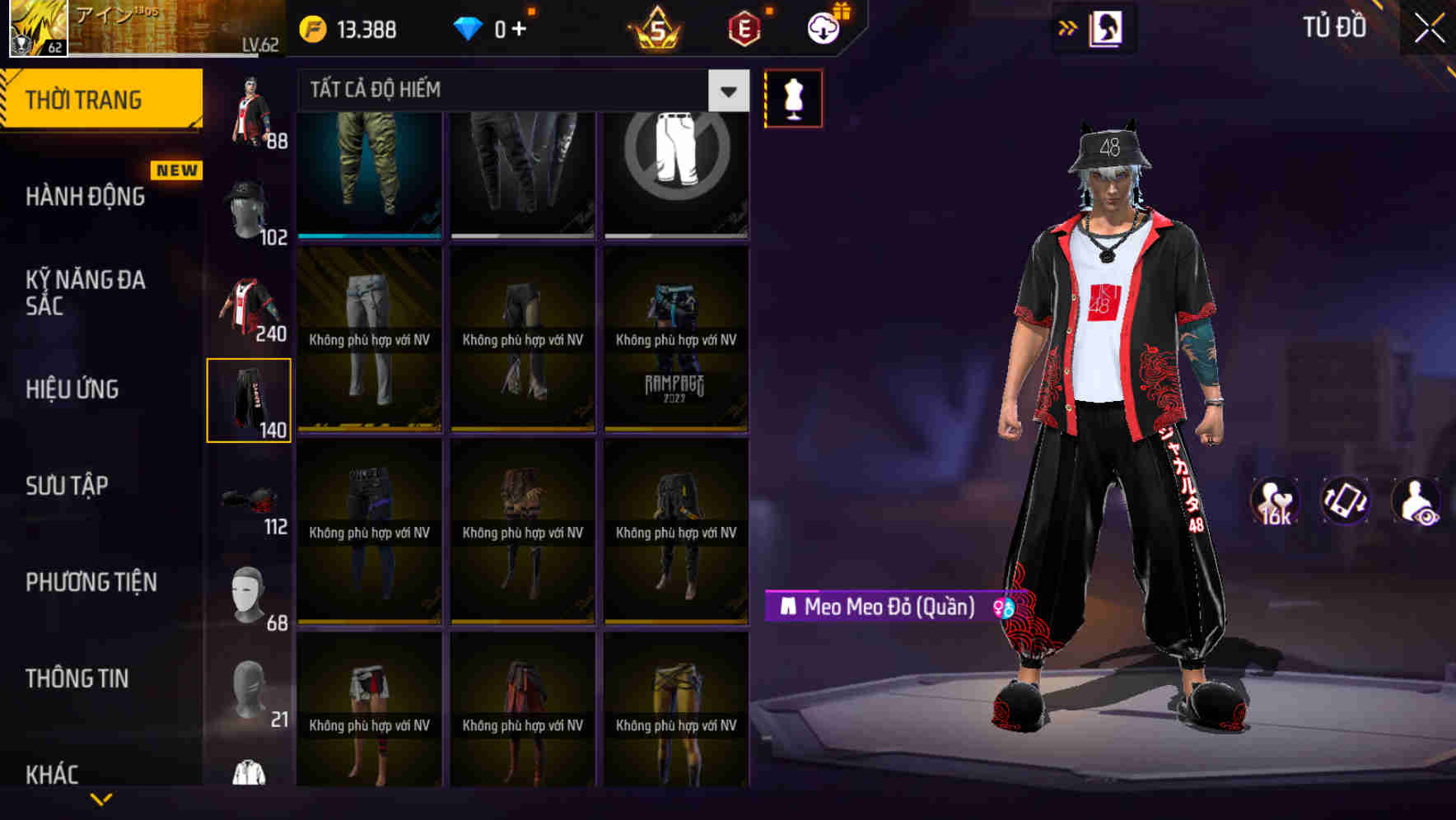The width and height of the screenshot is (1456, 820).
Task: Click the double chevron next to the portrait icon
Action: coord(1068,27)
